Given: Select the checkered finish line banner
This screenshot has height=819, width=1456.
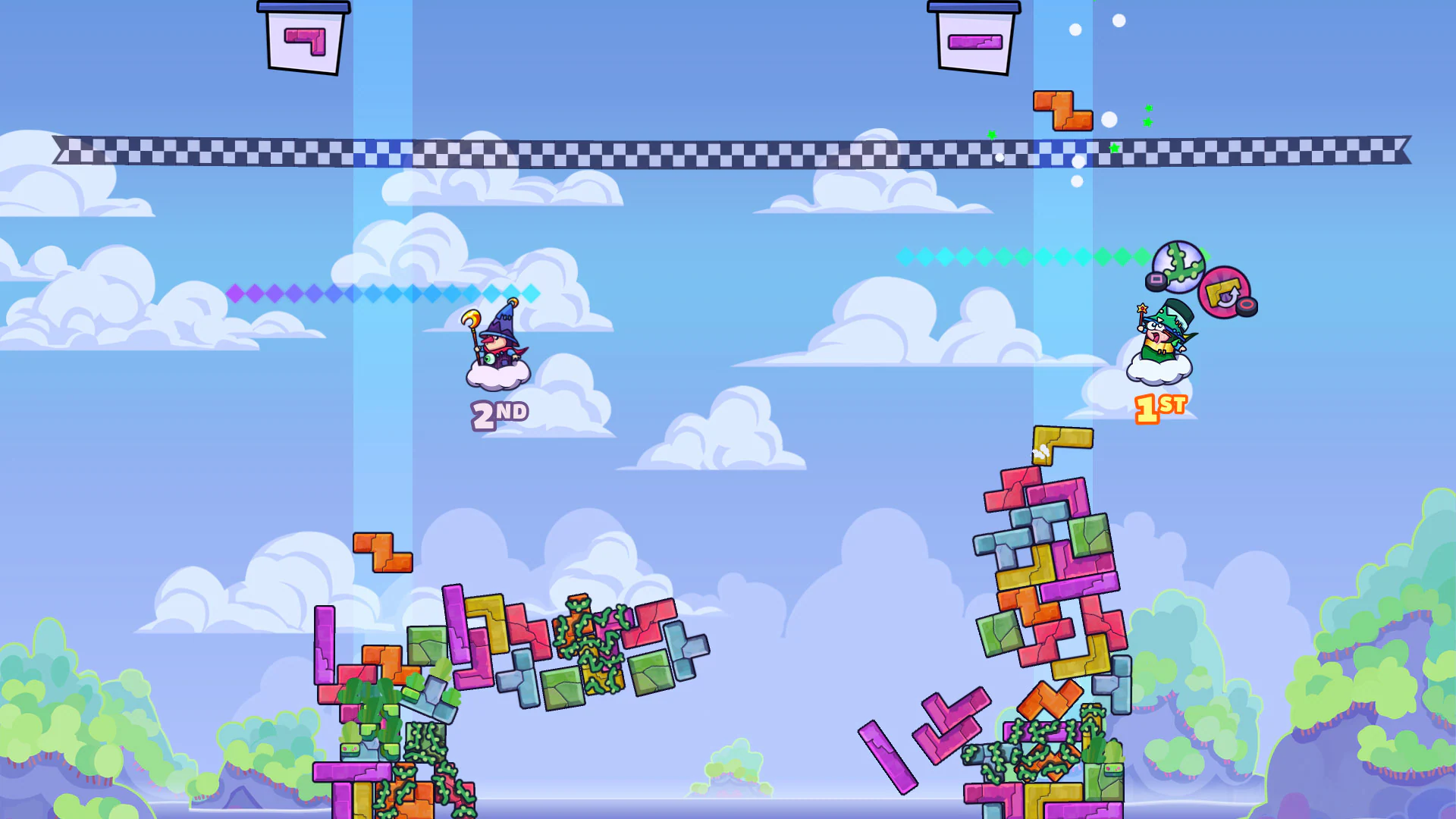Looking at the screenshot, I should click(728, 149).
